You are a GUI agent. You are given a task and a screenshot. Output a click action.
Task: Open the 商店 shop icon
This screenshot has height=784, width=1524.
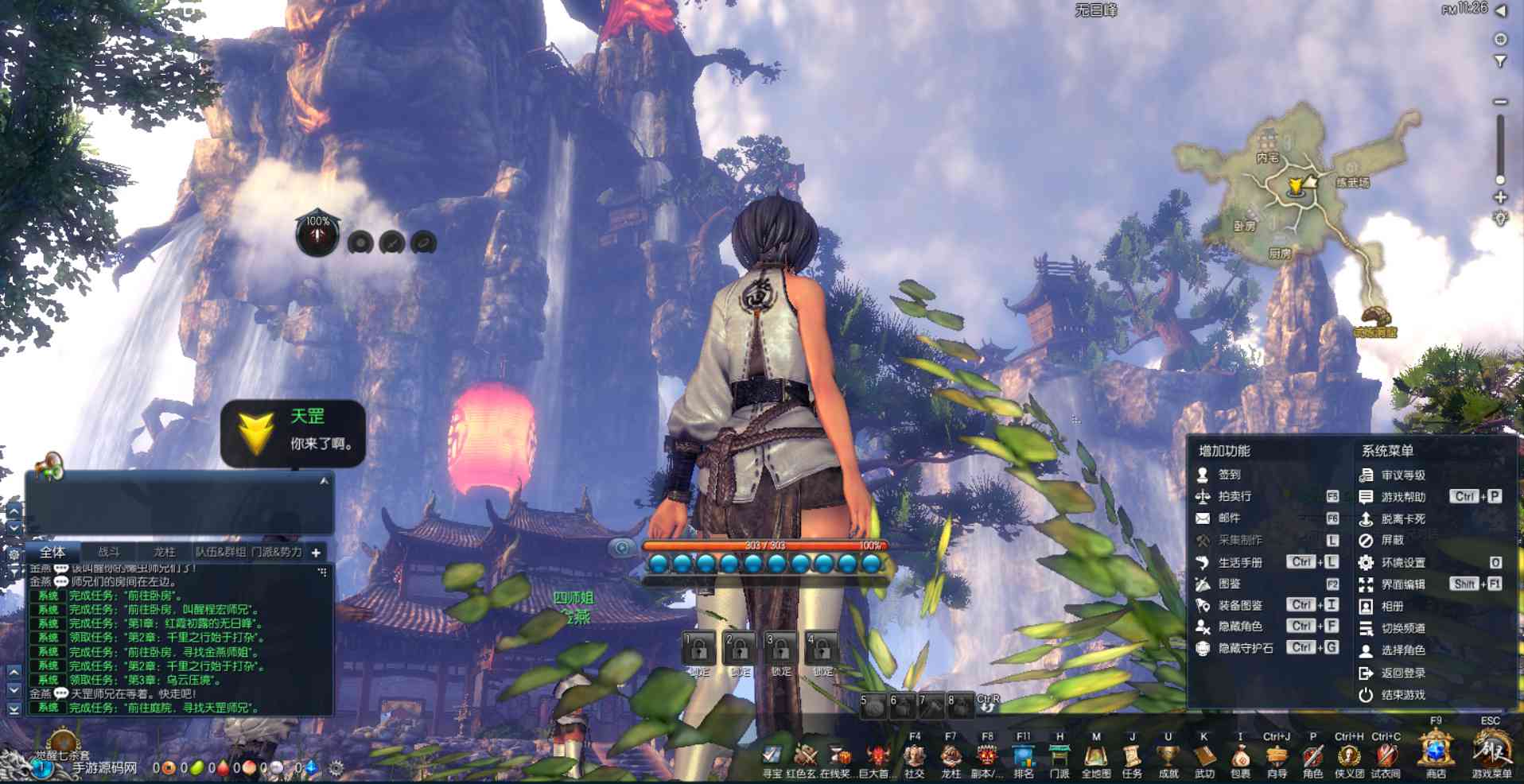point(1436,751)
